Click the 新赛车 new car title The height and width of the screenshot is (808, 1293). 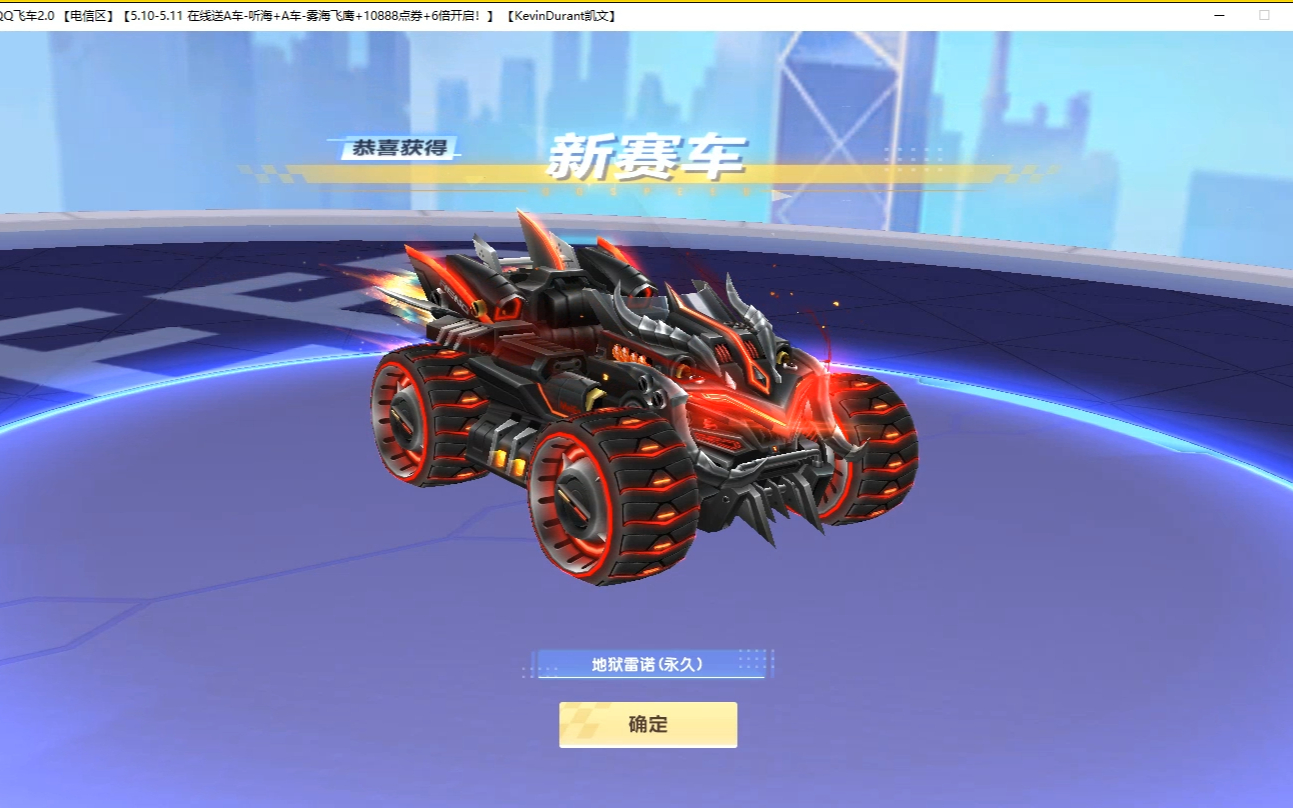tap(648, 158)
